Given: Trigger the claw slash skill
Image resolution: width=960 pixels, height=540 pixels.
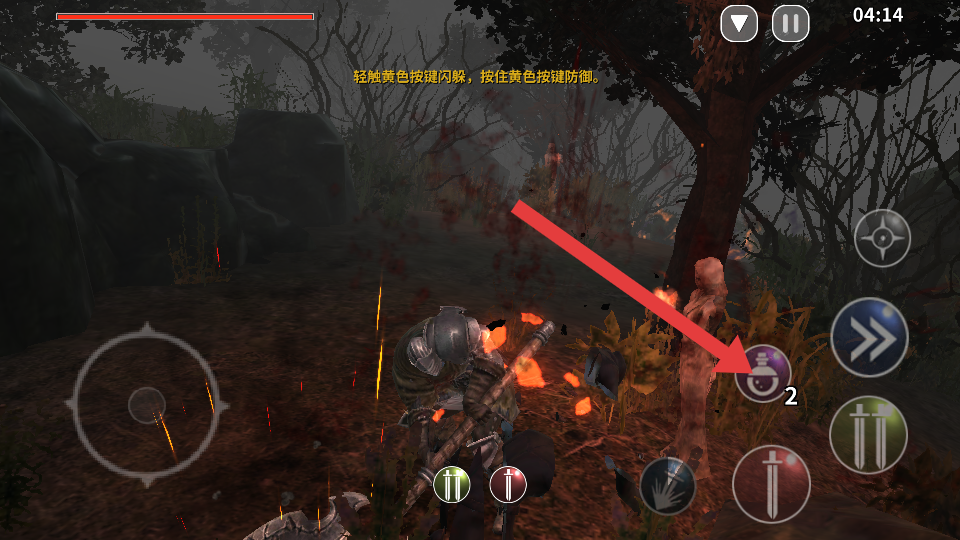Looking at the screenshot, I should click(667, 486).
